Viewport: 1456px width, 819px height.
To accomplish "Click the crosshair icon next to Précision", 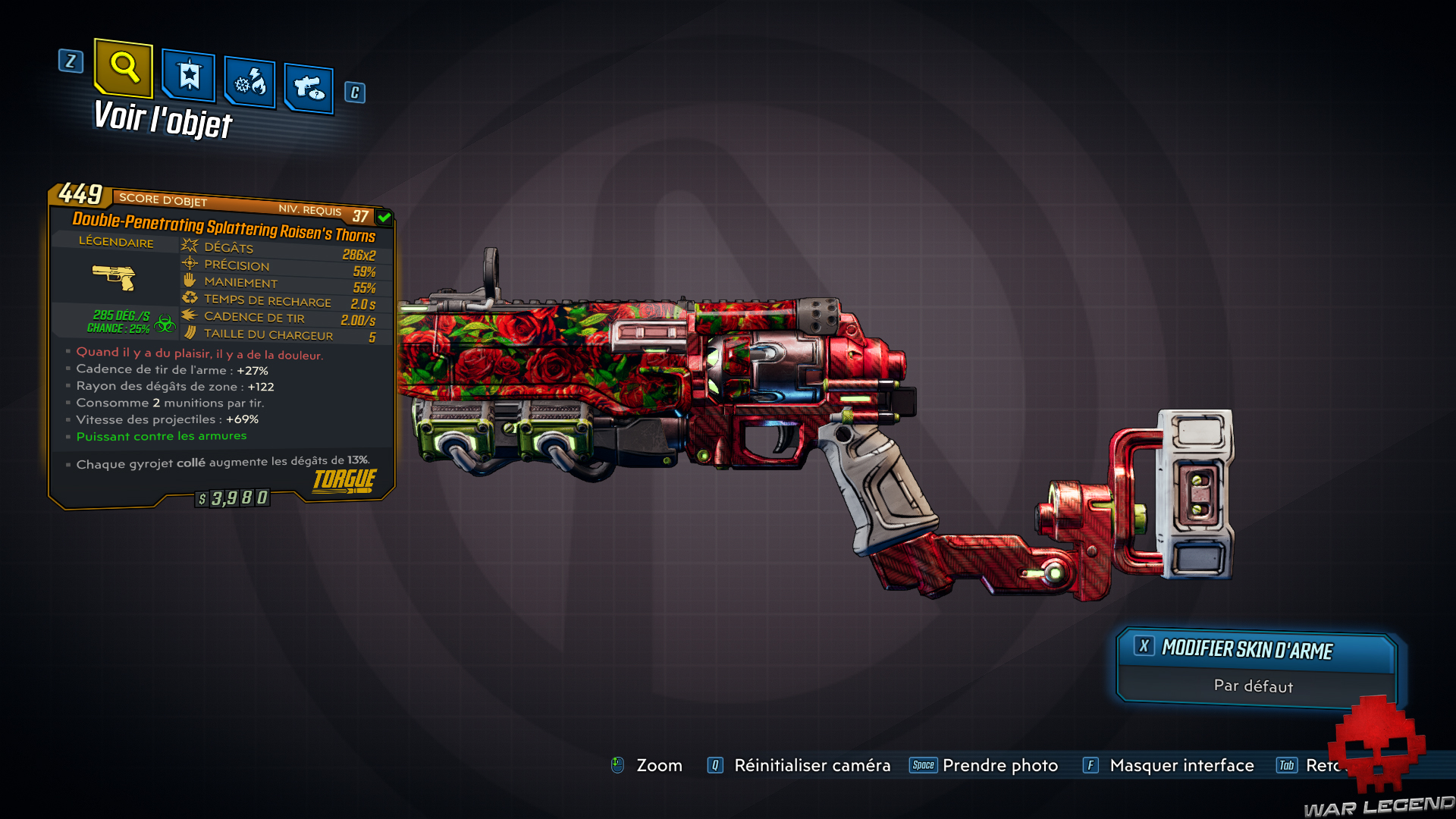I will 189,264.
